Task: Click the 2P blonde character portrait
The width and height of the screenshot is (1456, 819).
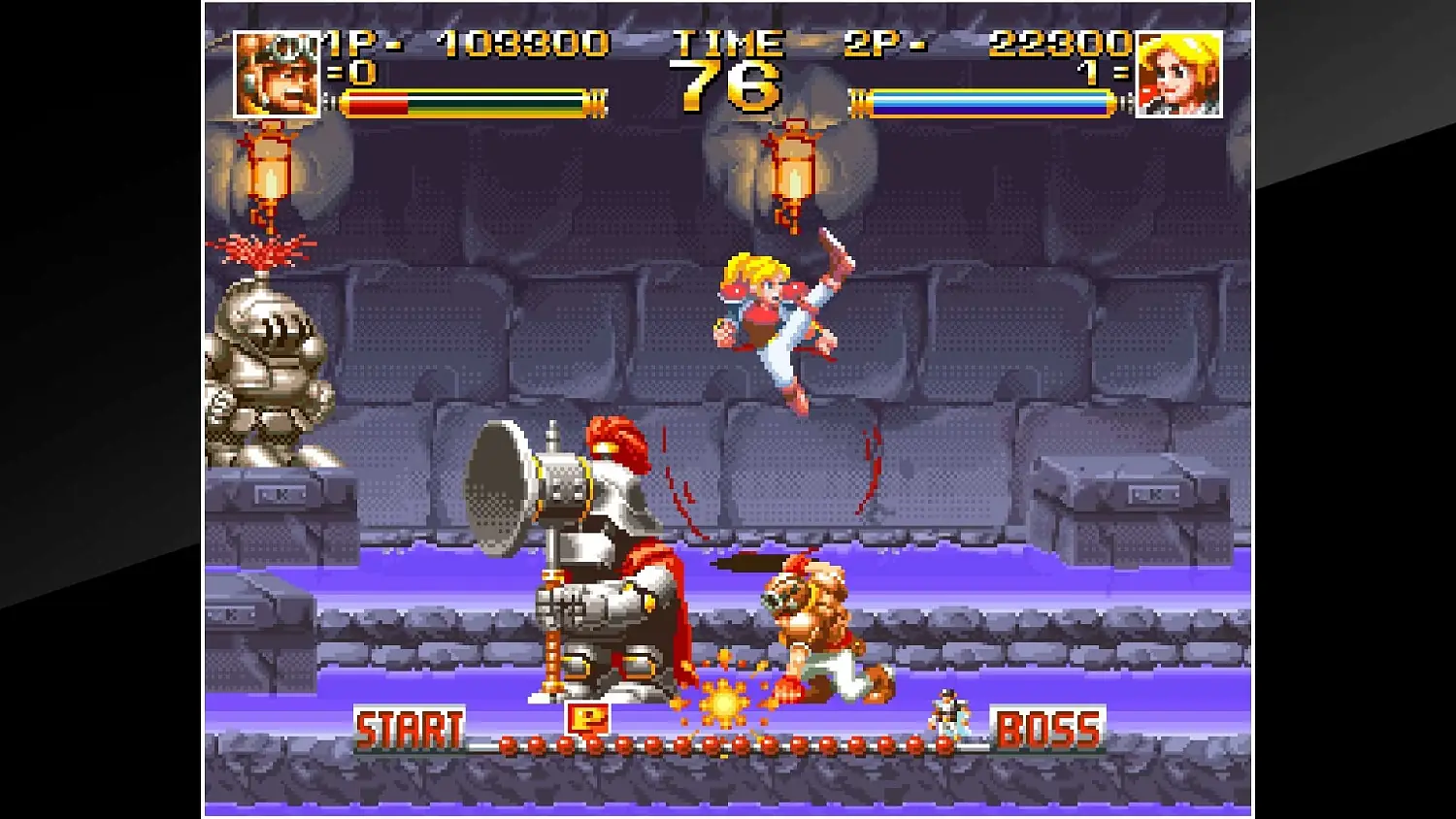Action: [1177, 72]
